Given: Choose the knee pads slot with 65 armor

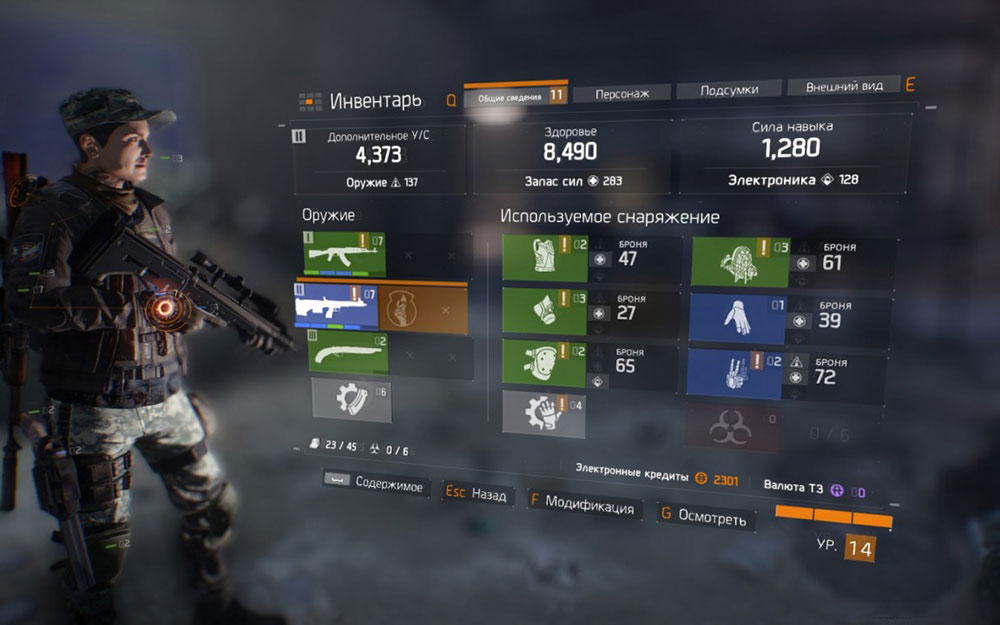Looking at the screenshot, I should (545, 362).
